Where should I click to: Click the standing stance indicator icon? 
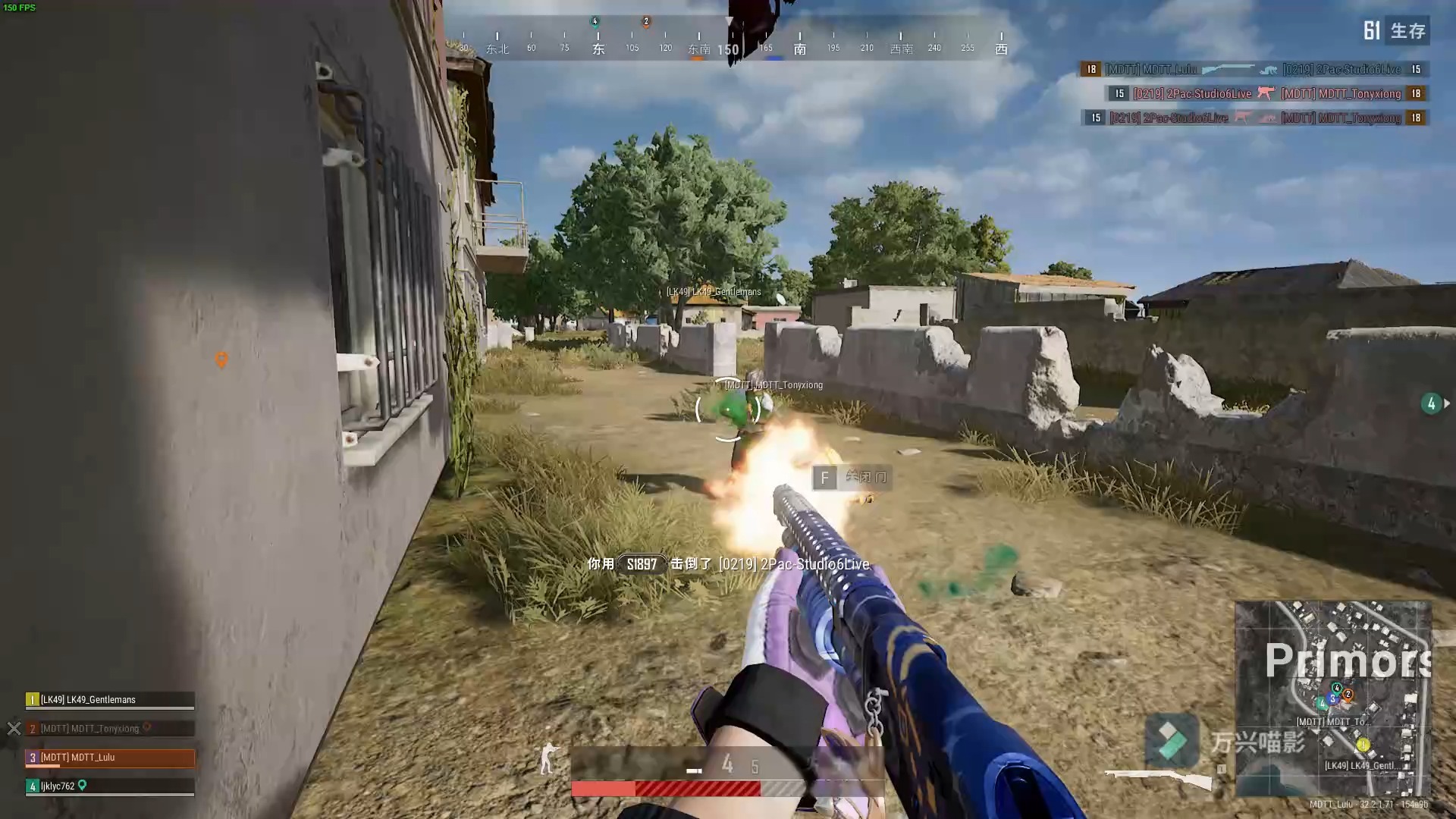tap(548, 758)
